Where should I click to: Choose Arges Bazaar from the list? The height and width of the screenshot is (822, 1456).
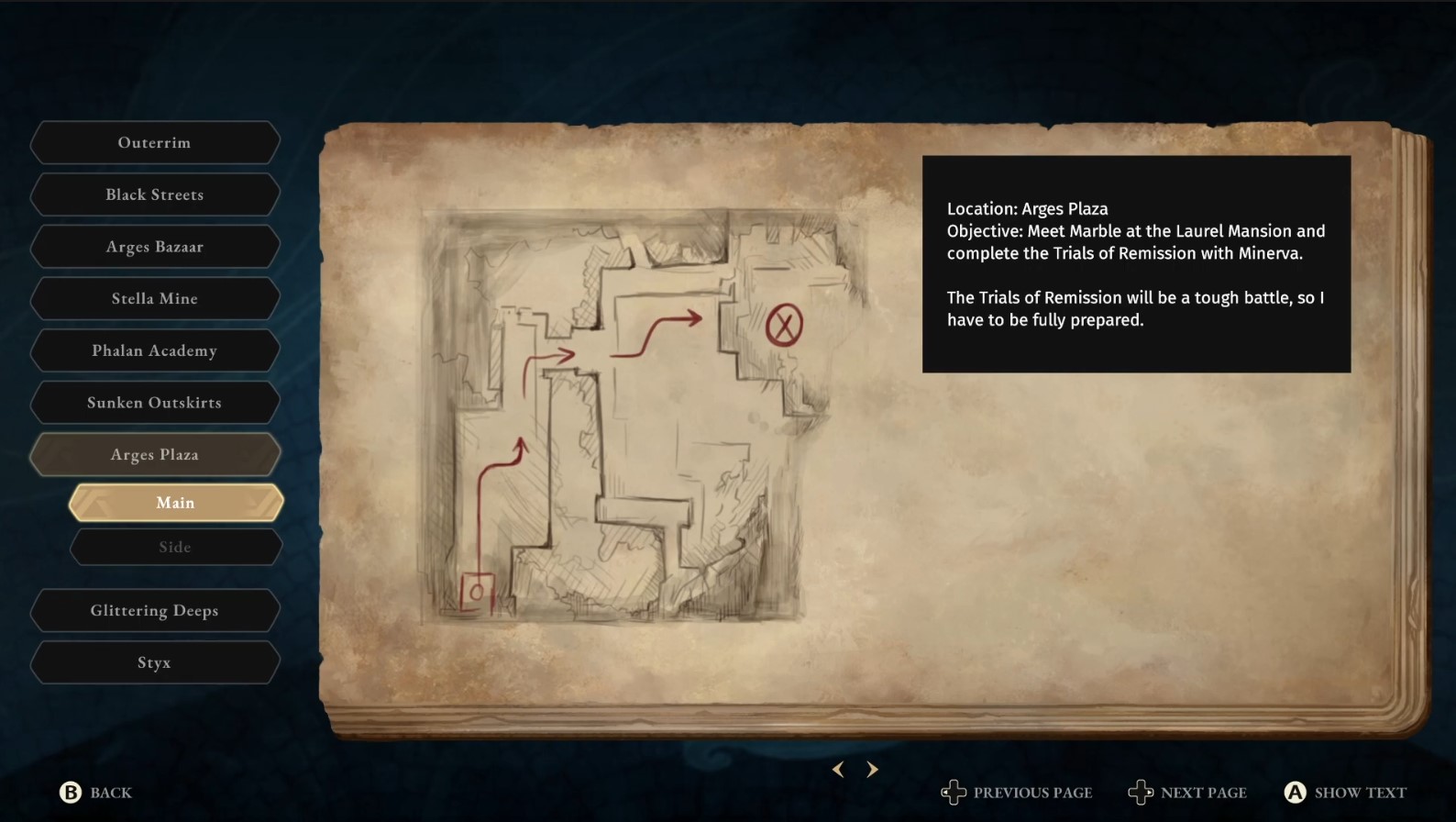tap(154, 247)
